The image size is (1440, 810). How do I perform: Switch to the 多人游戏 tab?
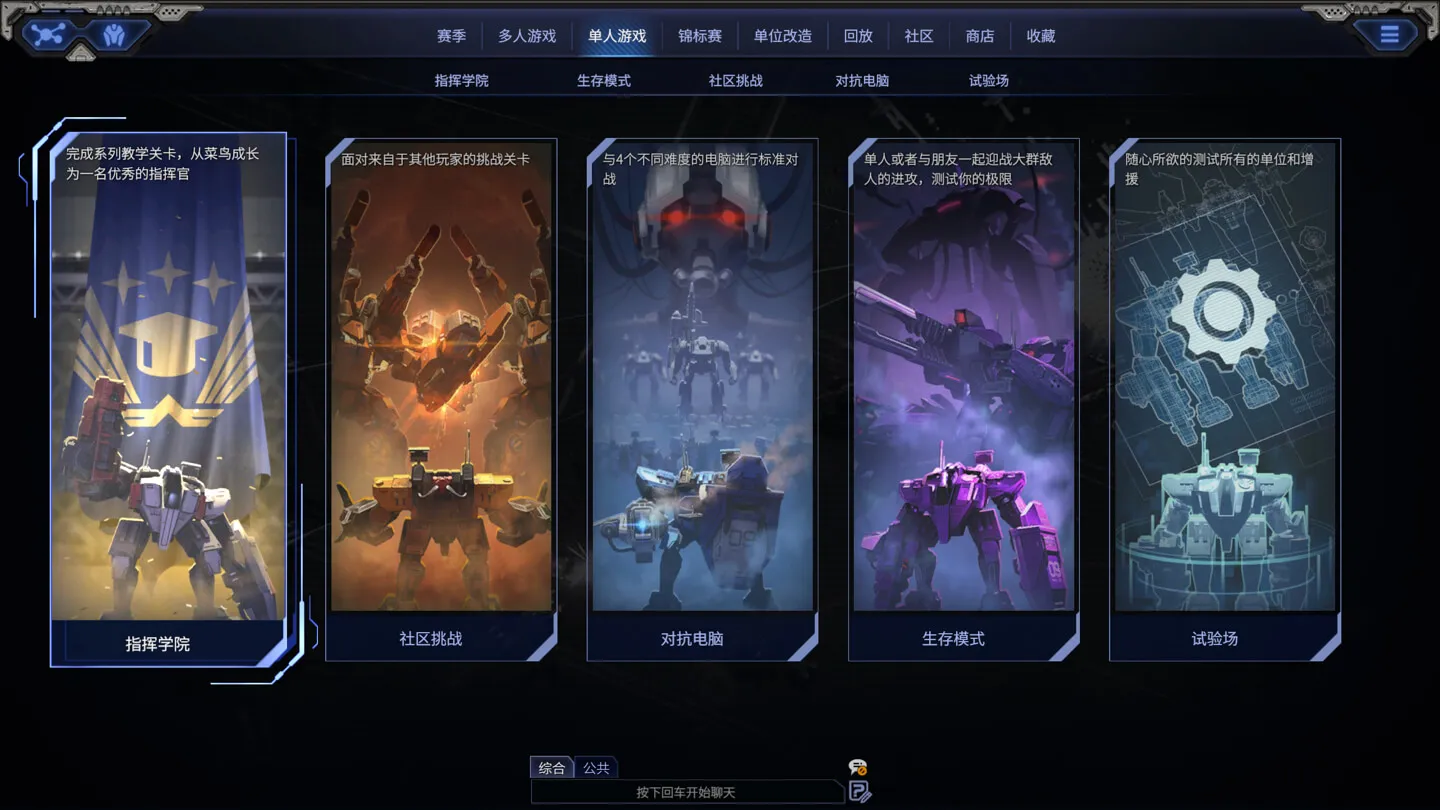pos(527,36)
